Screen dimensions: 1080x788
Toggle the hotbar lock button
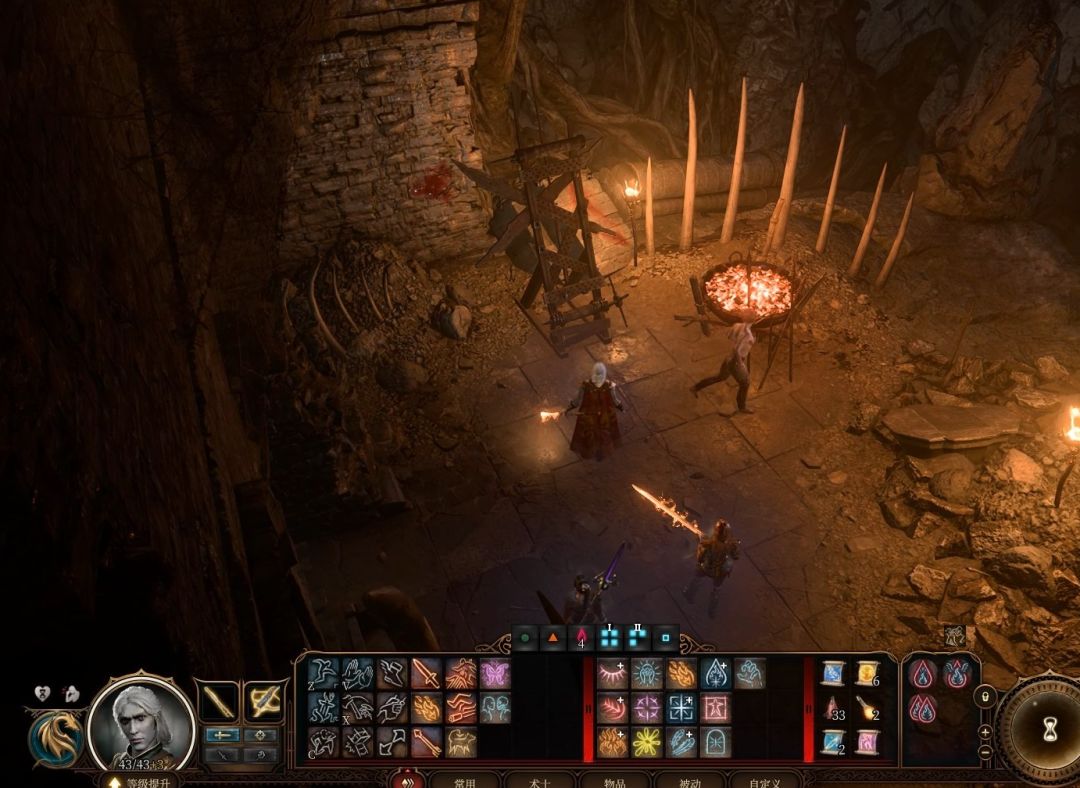[x=985, y=697]
